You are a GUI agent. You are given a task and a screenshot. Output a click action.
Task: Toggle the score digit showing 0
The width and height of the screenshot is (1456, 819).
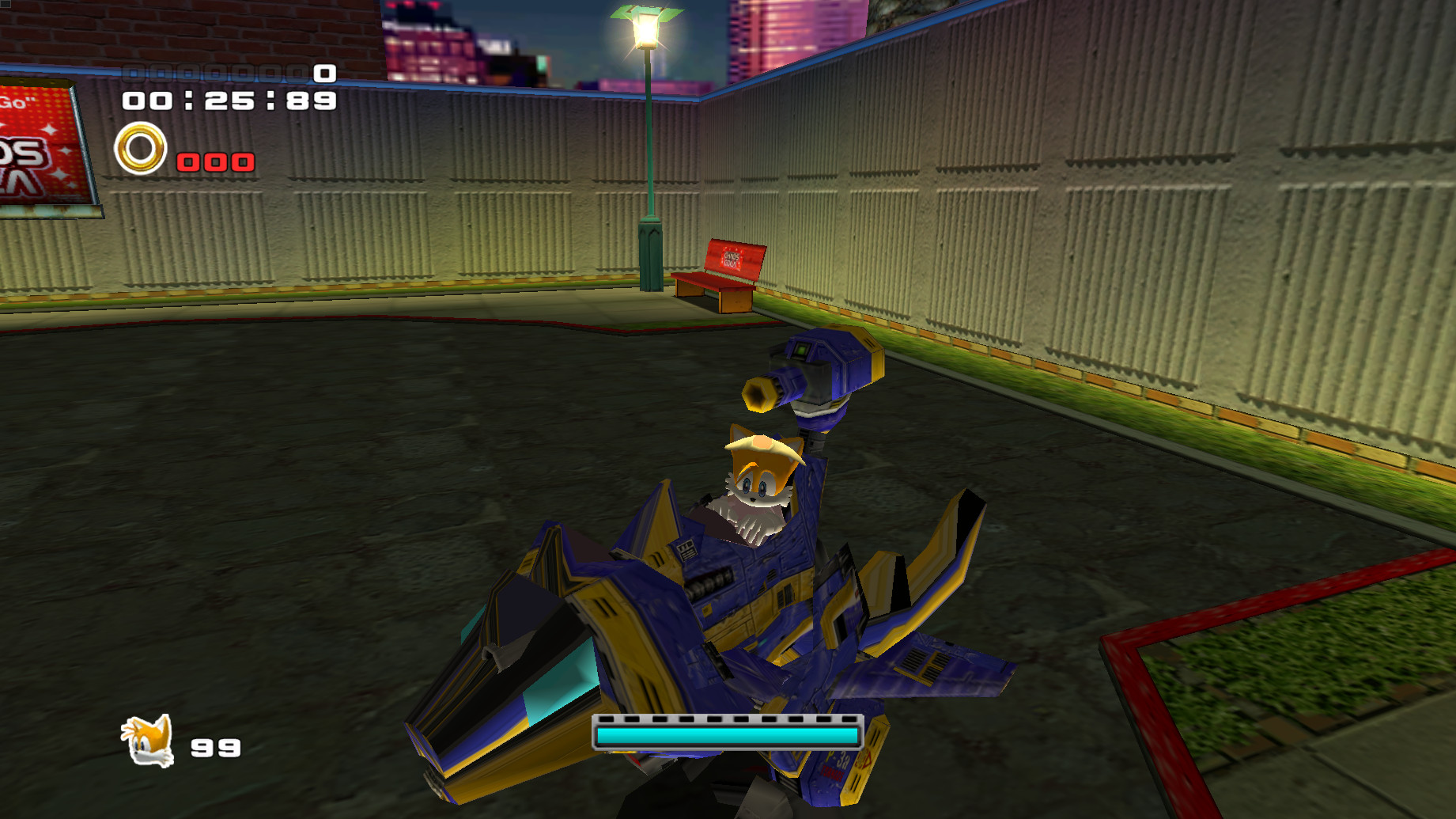coord(322,75)
